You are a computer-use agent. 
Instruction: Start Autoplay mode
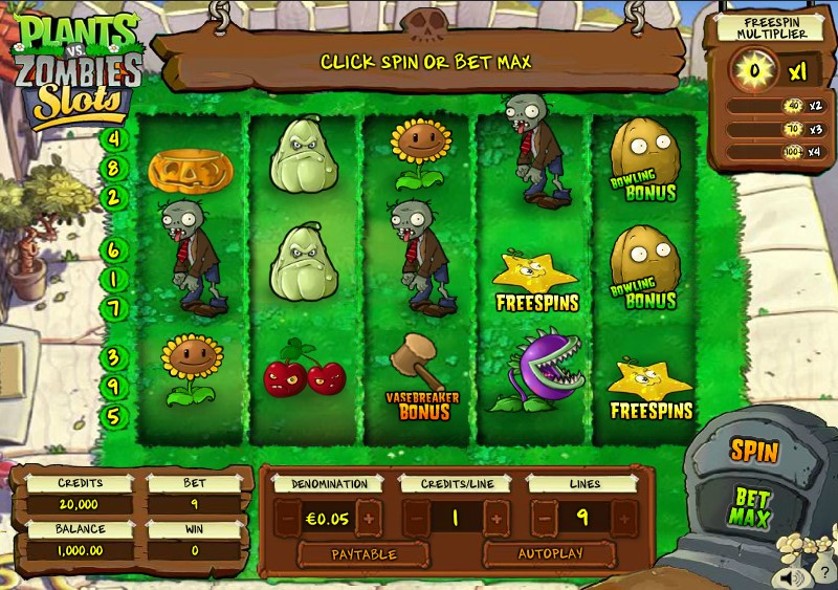[549, 554]
